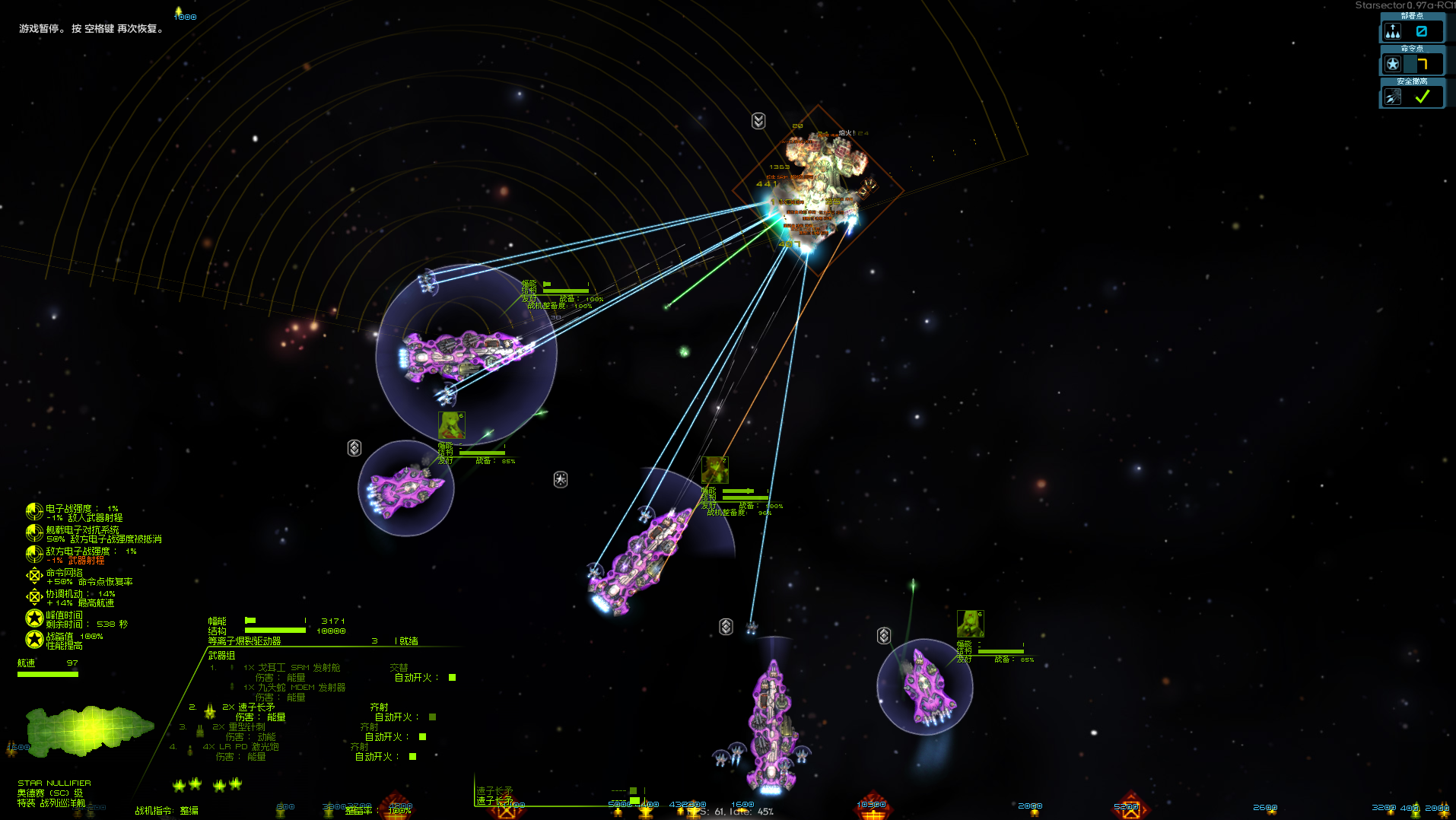Screen dimensions: 1456x820
Task: Expand the double-chevron objective marker near top center
Action: (x=758, y=121)
